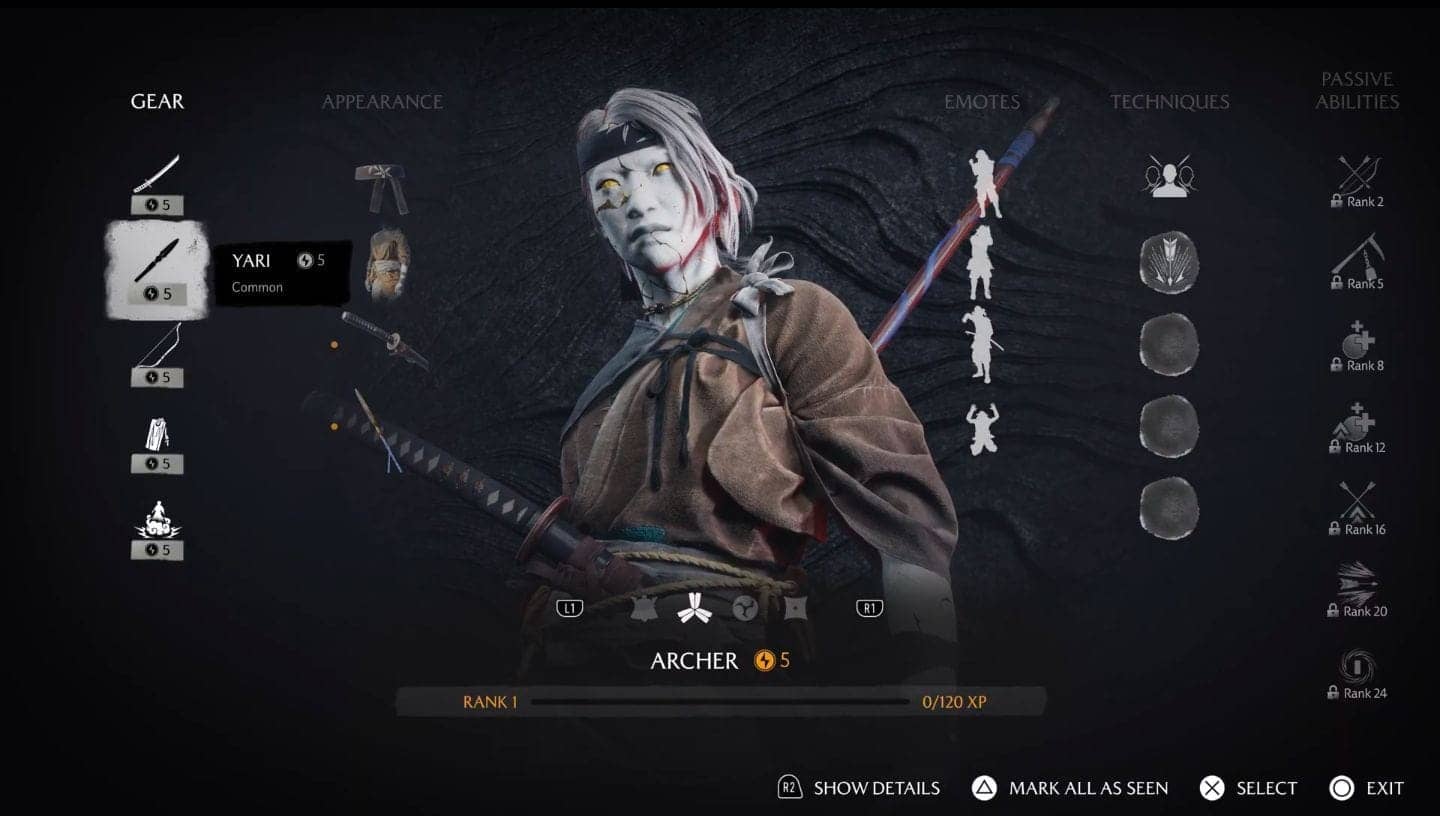Open the ghost weapon meditating figure slot
The height and width of the screenshot is (816, 1440).
[x=157, y=530]
